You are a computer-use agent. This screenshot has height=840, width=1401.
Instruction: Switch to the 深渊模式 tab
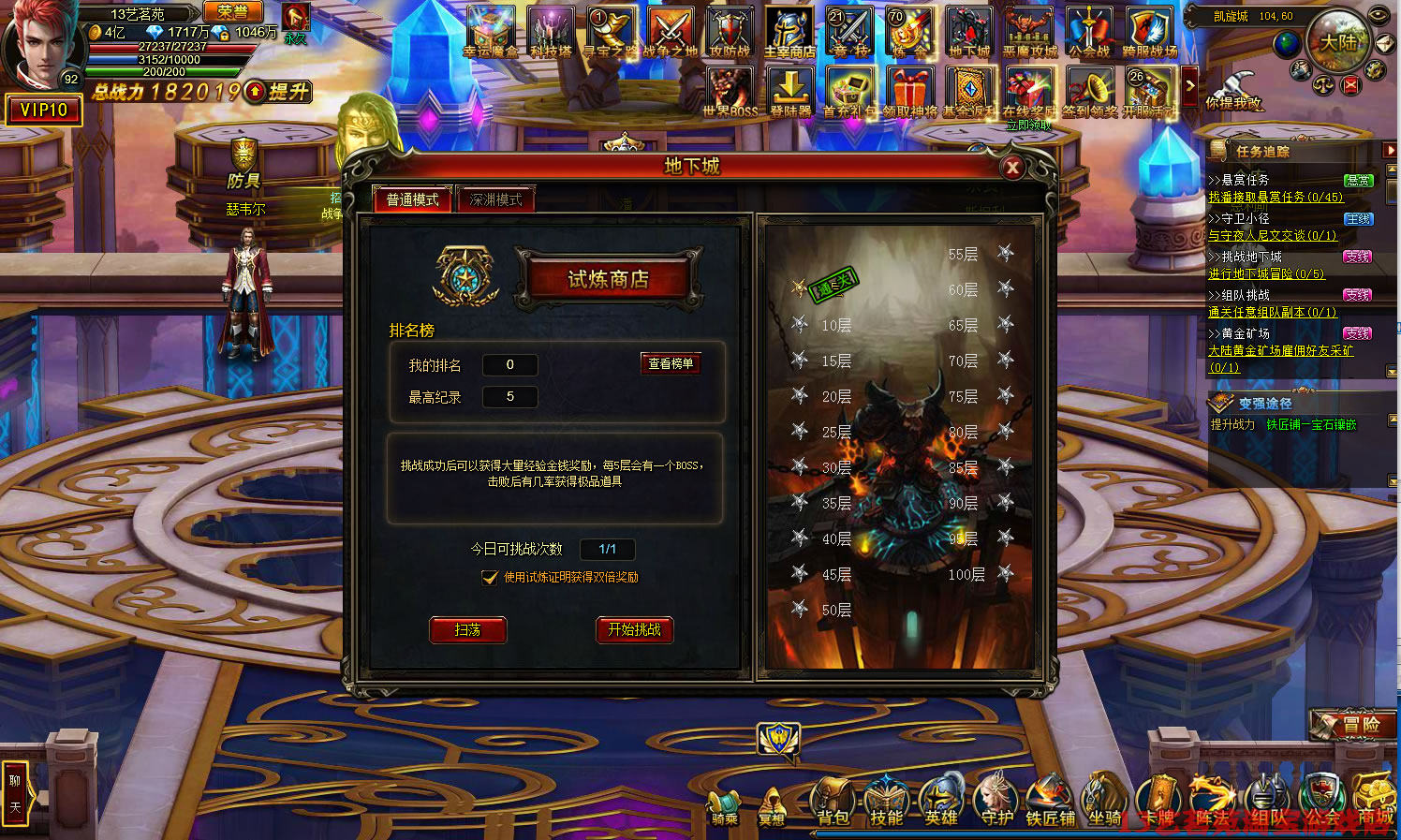tap(495, 199)
